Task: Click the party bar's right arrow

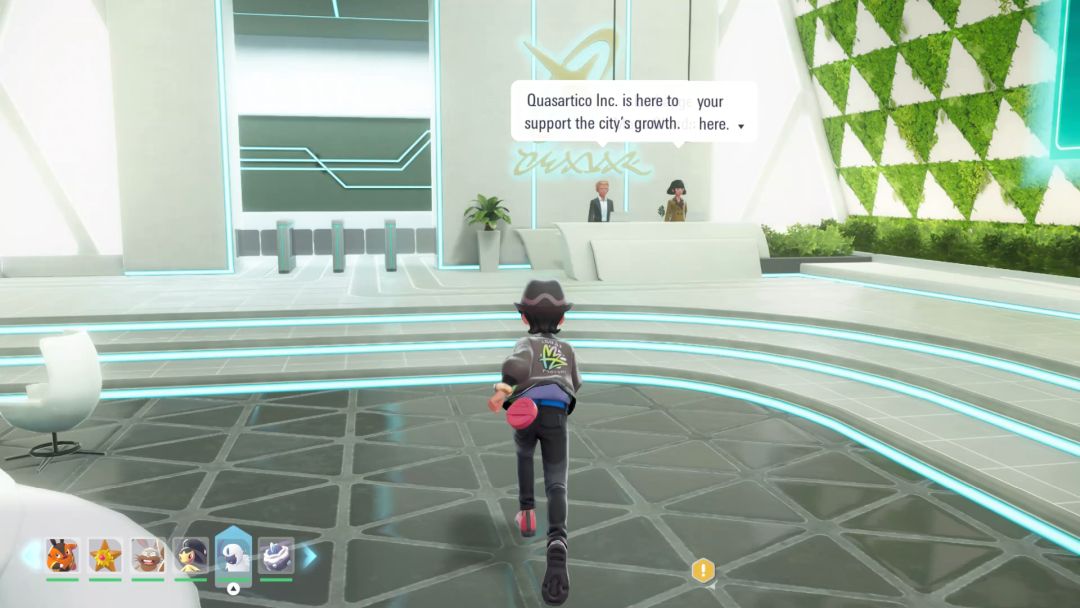Action: coord(310,554)
